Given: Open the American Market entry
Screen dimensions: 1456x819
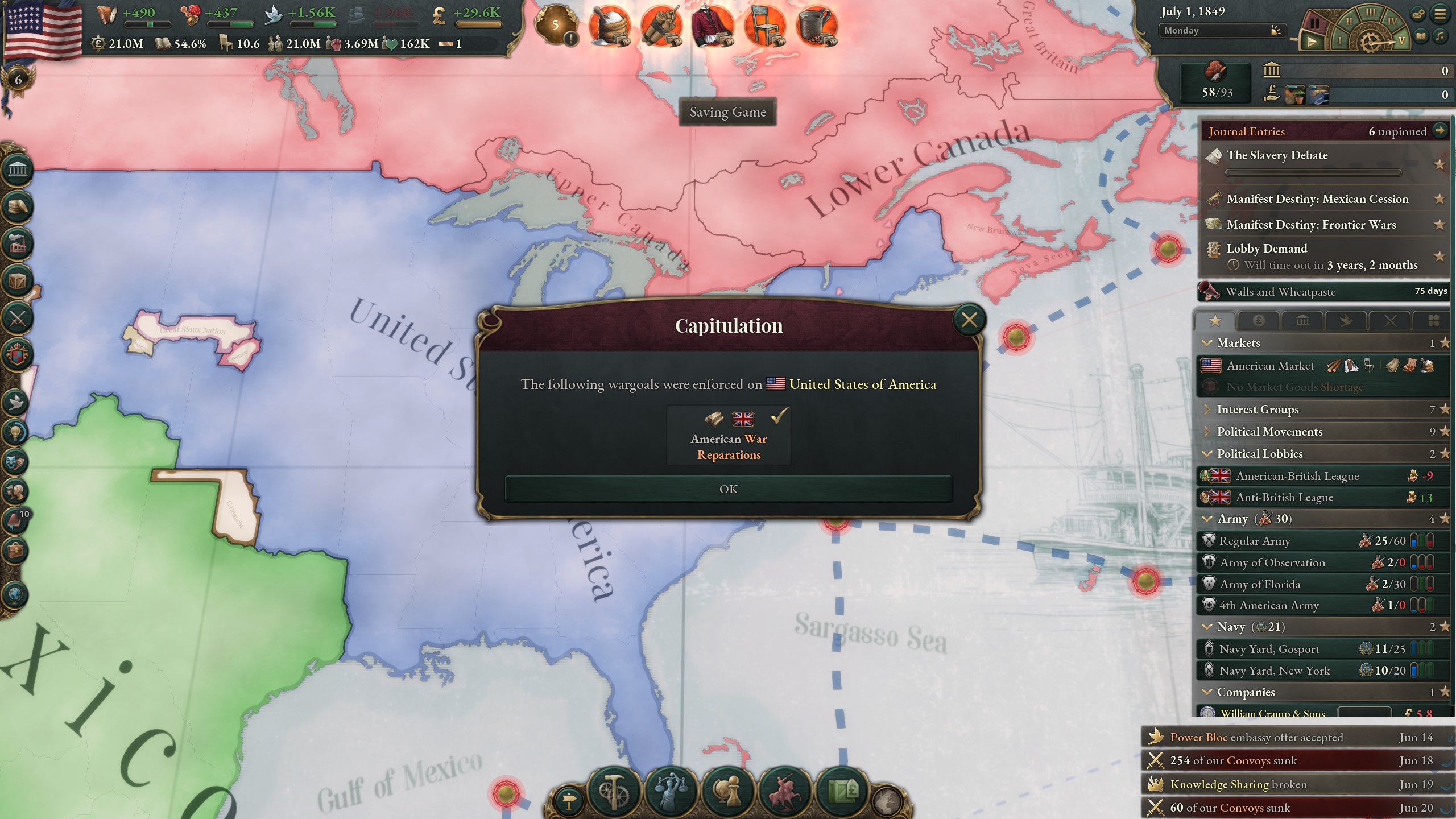Looking at the screenshot, I should point(1271,366).
